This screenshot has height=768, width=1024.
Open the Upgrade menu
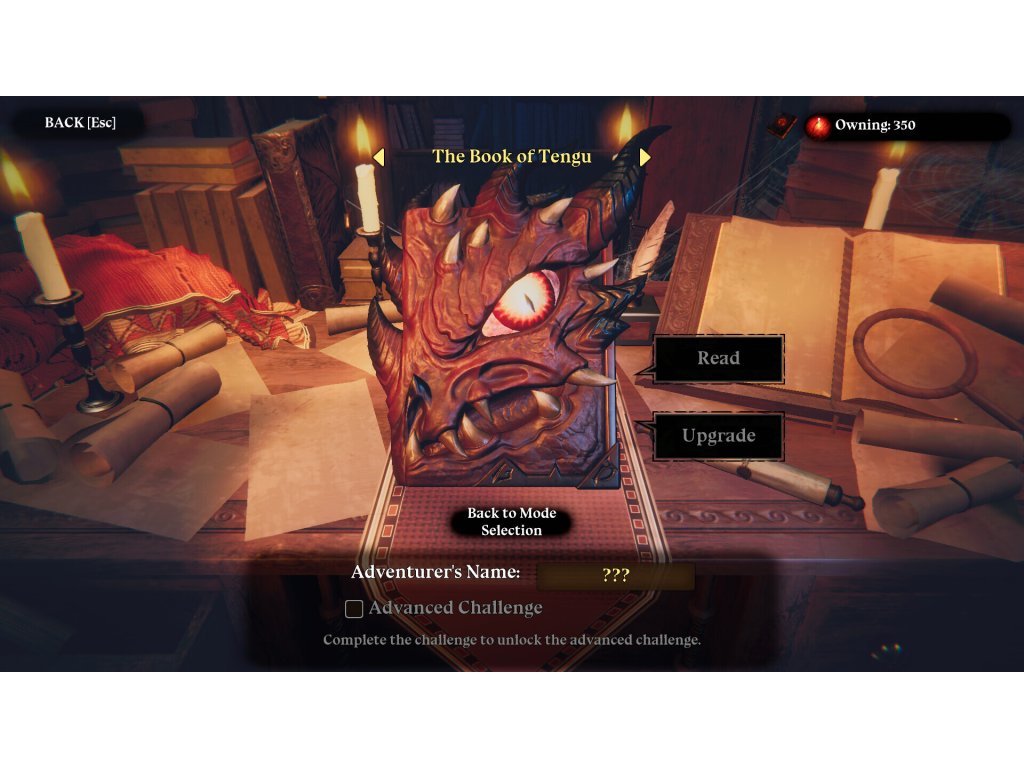point(718,436)
